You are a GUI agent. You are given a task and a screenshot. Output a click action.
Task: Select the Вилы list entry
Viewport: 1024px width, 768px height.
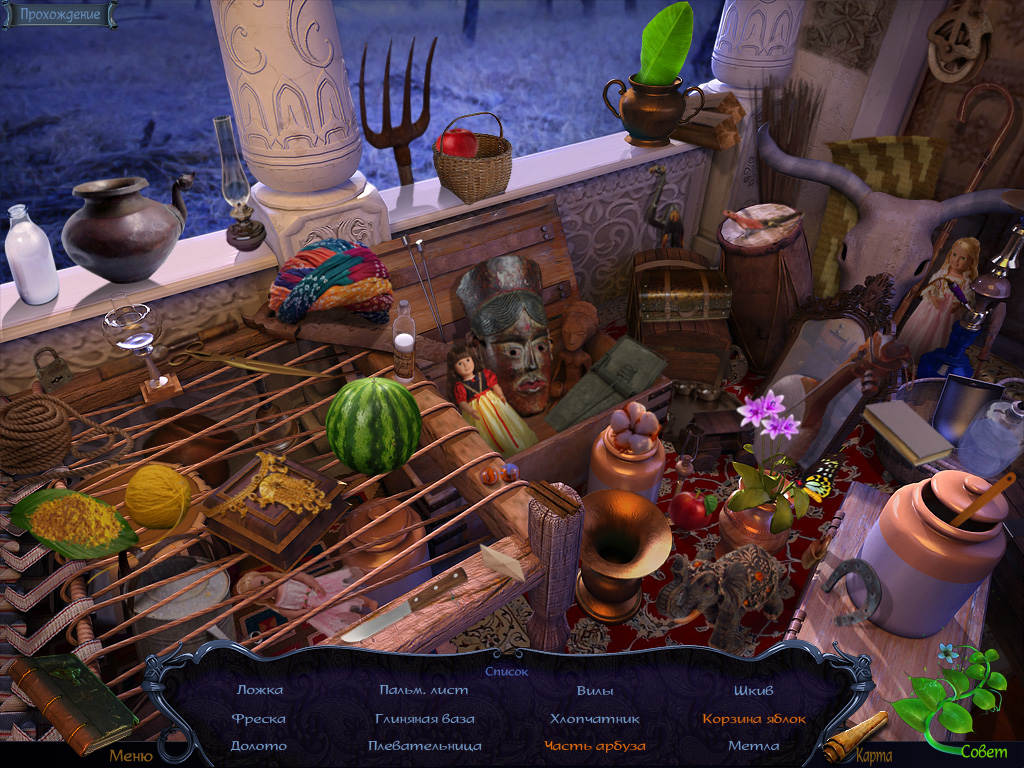(x=595, y=690)
